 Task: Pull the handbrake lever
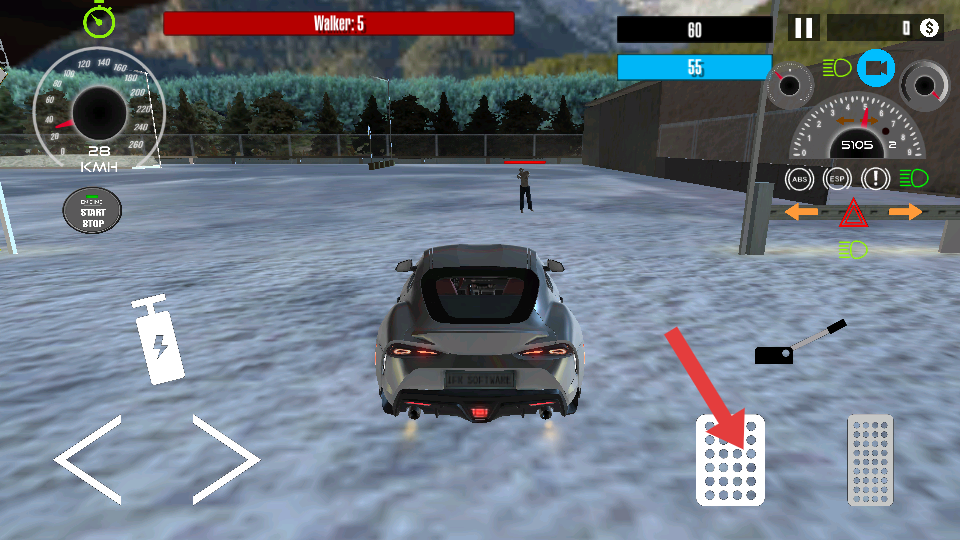point(800,343)
